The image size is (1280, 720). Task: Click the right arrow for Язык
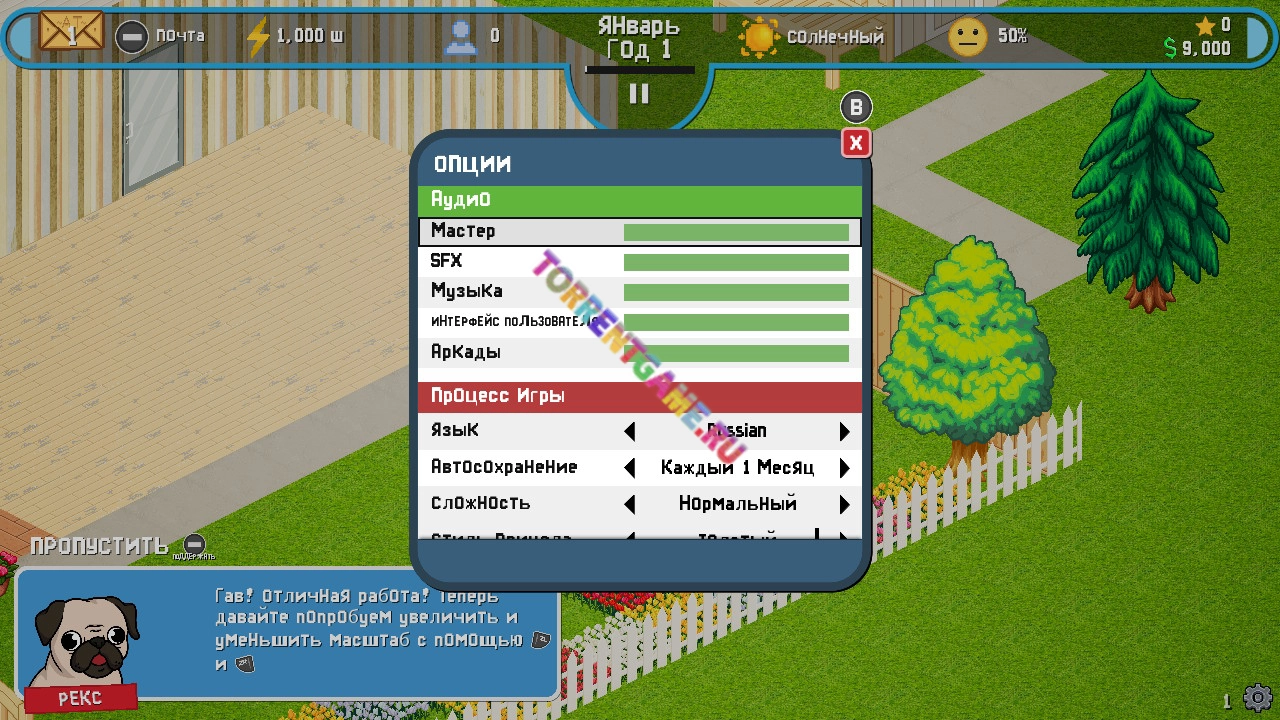click(x=844, y=431)
